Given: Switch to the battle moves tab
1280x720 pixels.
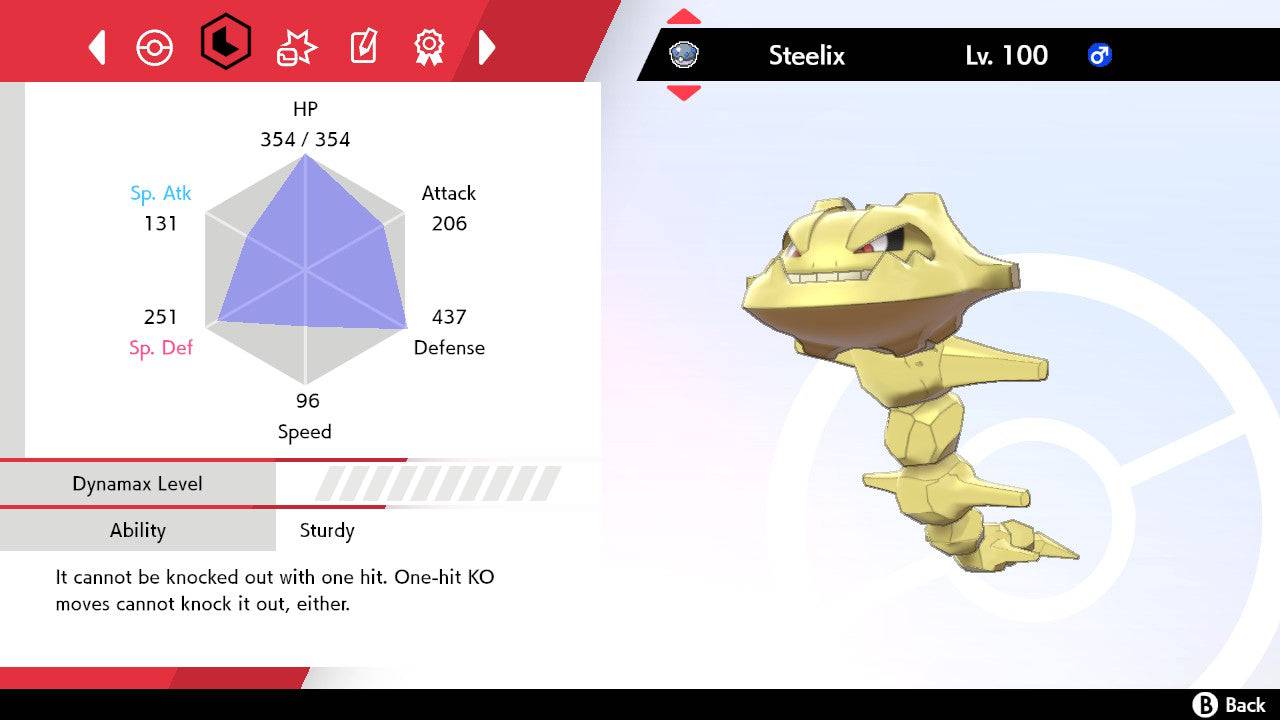Looking at the screenshot, I should 296,47.
